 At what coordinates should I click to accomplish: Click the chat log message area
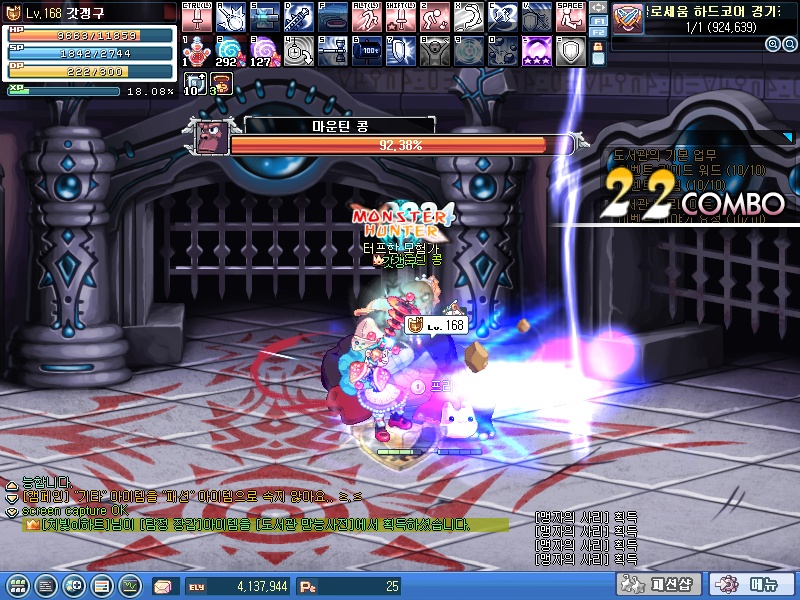click(250, 510)
